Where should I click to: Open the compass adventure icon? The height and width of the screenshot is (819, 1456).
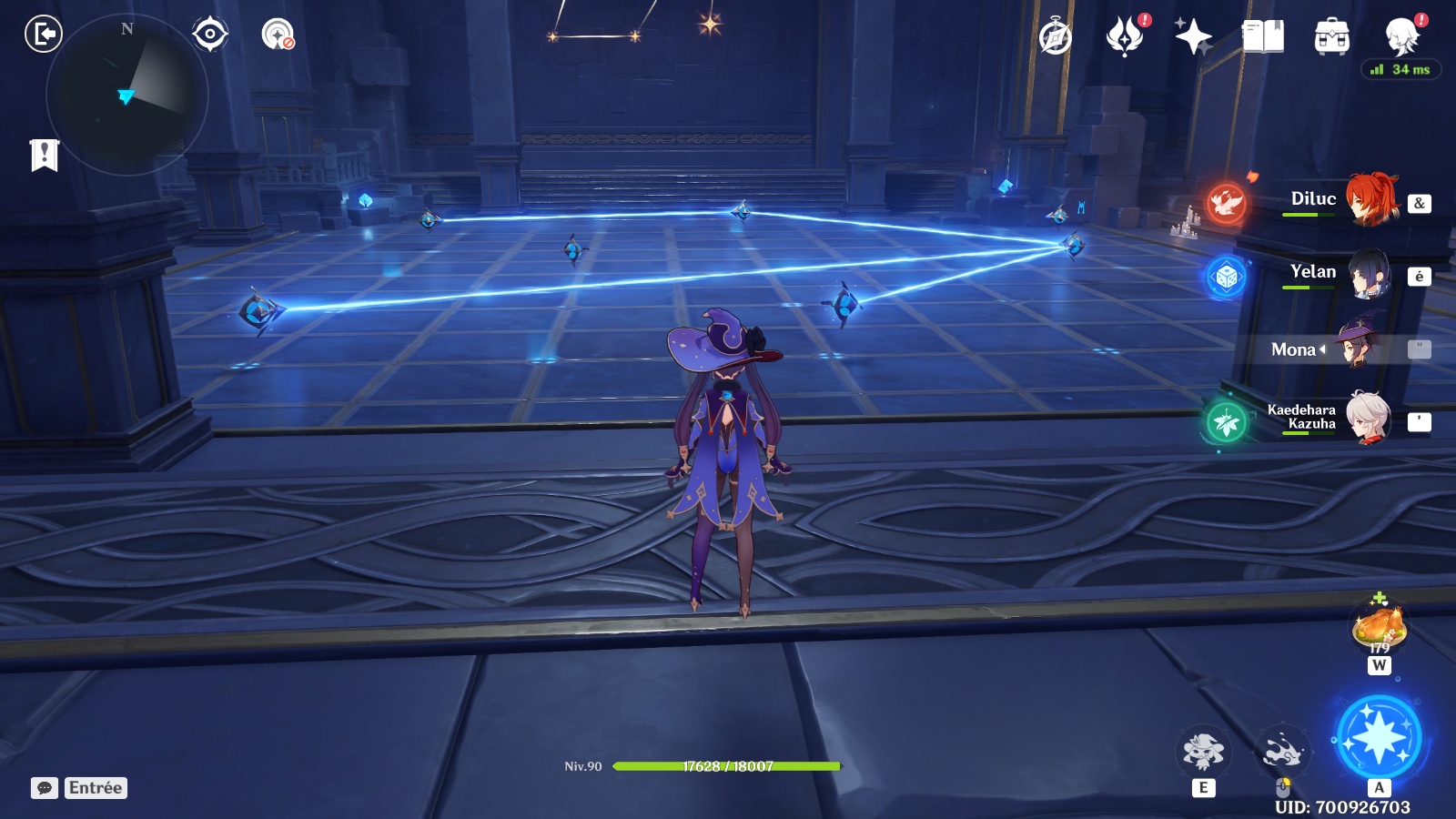tap(1056, 37)
